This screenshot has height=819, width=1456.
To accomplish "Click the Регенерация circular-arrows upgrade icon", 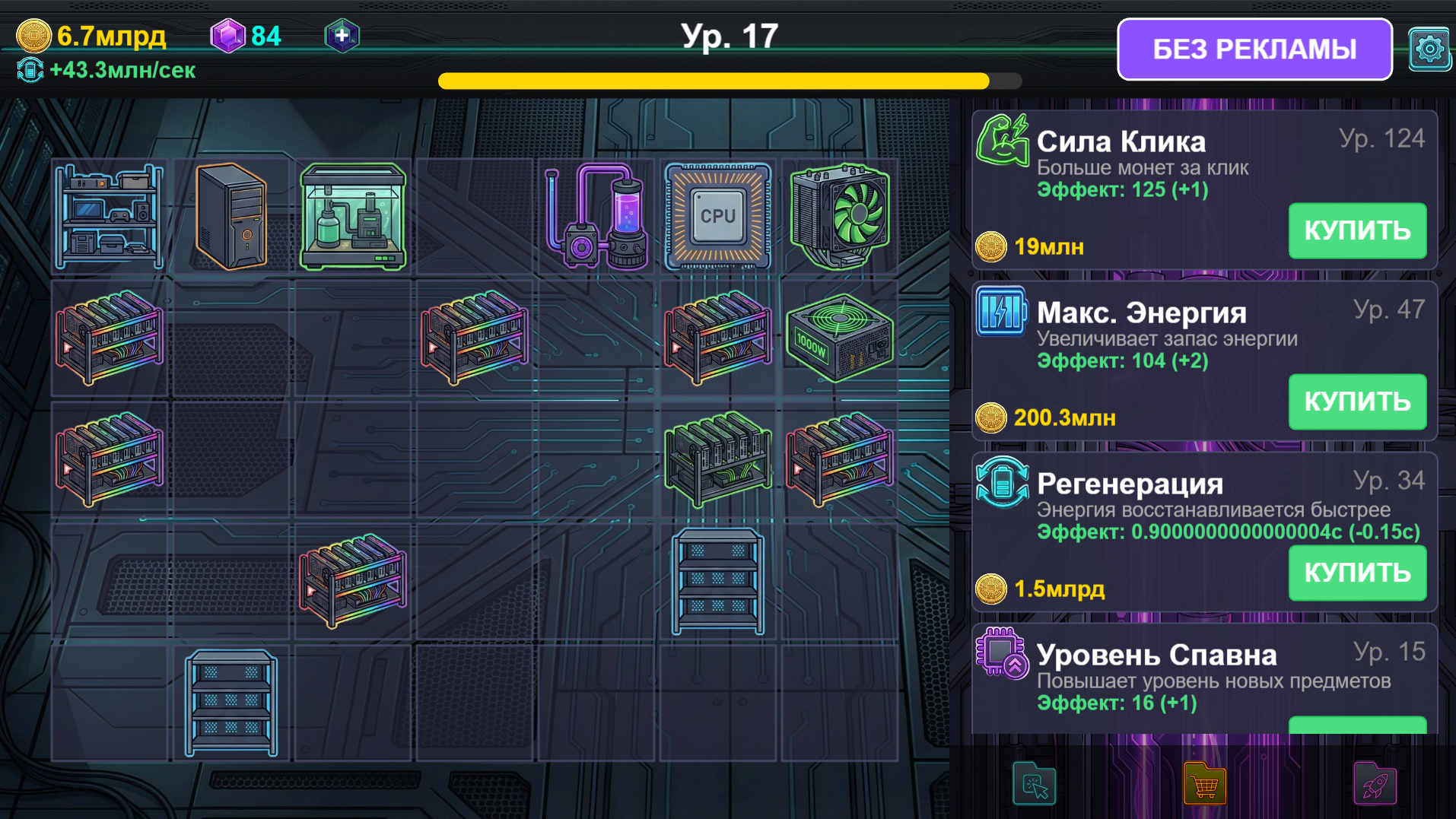I will pyautogui.click(x=1002, y=483).
